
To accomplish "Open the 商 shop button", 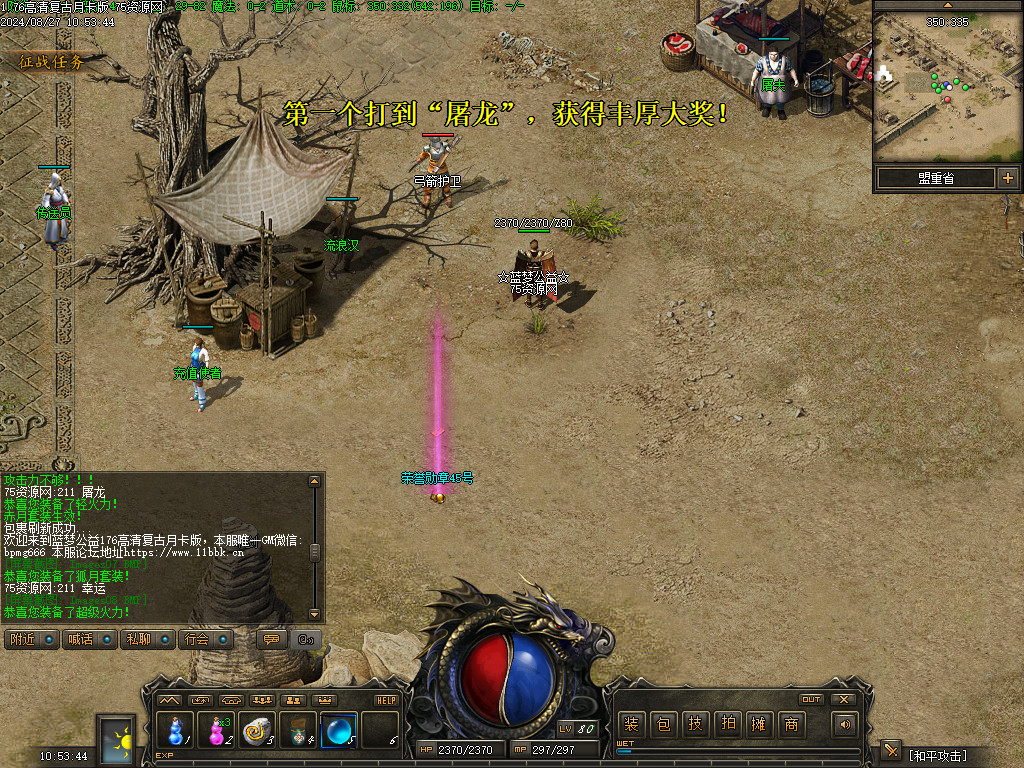I will (x=791, y=725).
